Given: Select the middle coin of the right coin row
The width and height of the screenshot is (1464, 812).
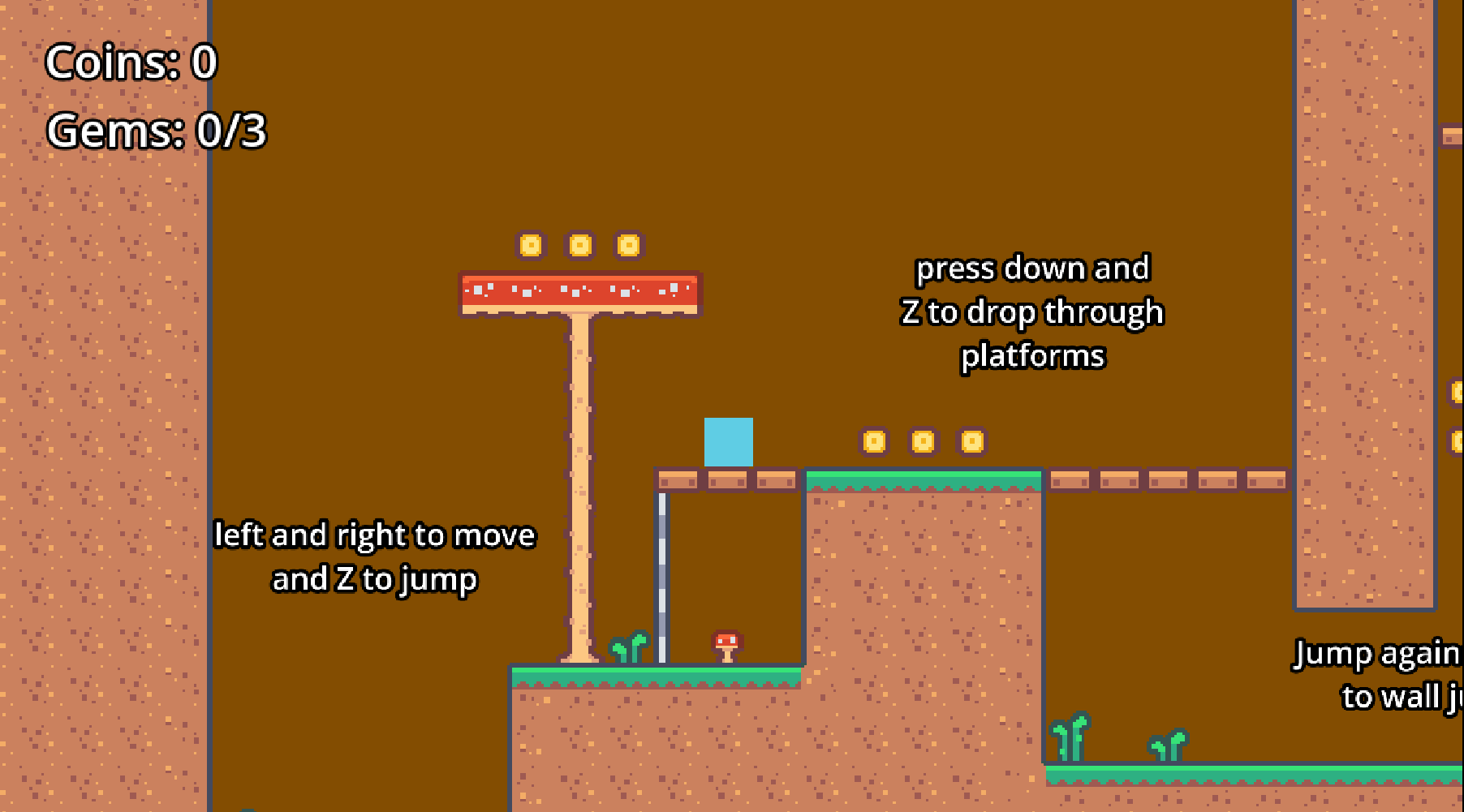Looking at the screenshot, I should pyautogui.click(x=923, y=442).
